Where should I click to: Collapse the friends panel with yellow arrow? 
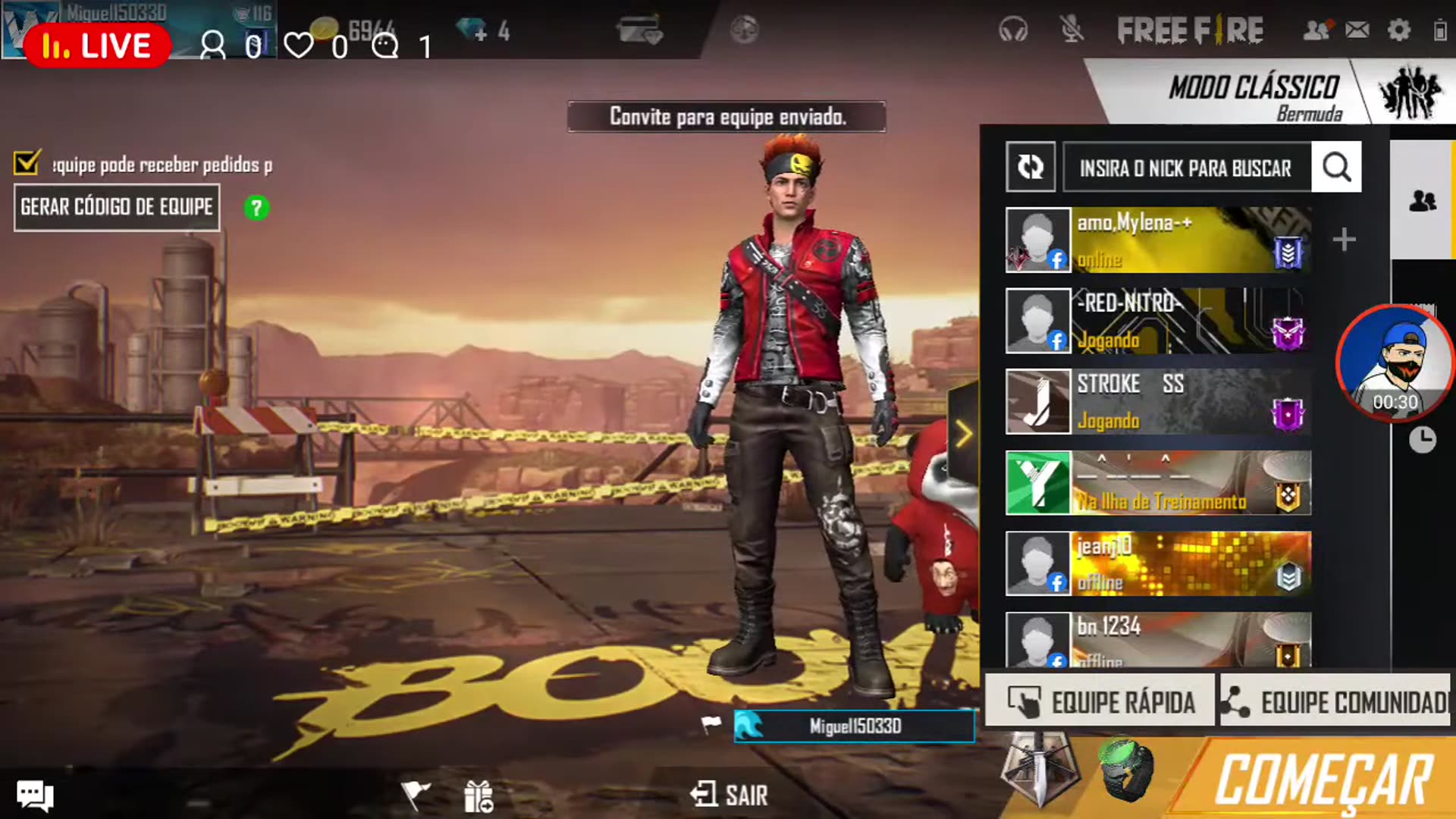[x=963, y=435]
